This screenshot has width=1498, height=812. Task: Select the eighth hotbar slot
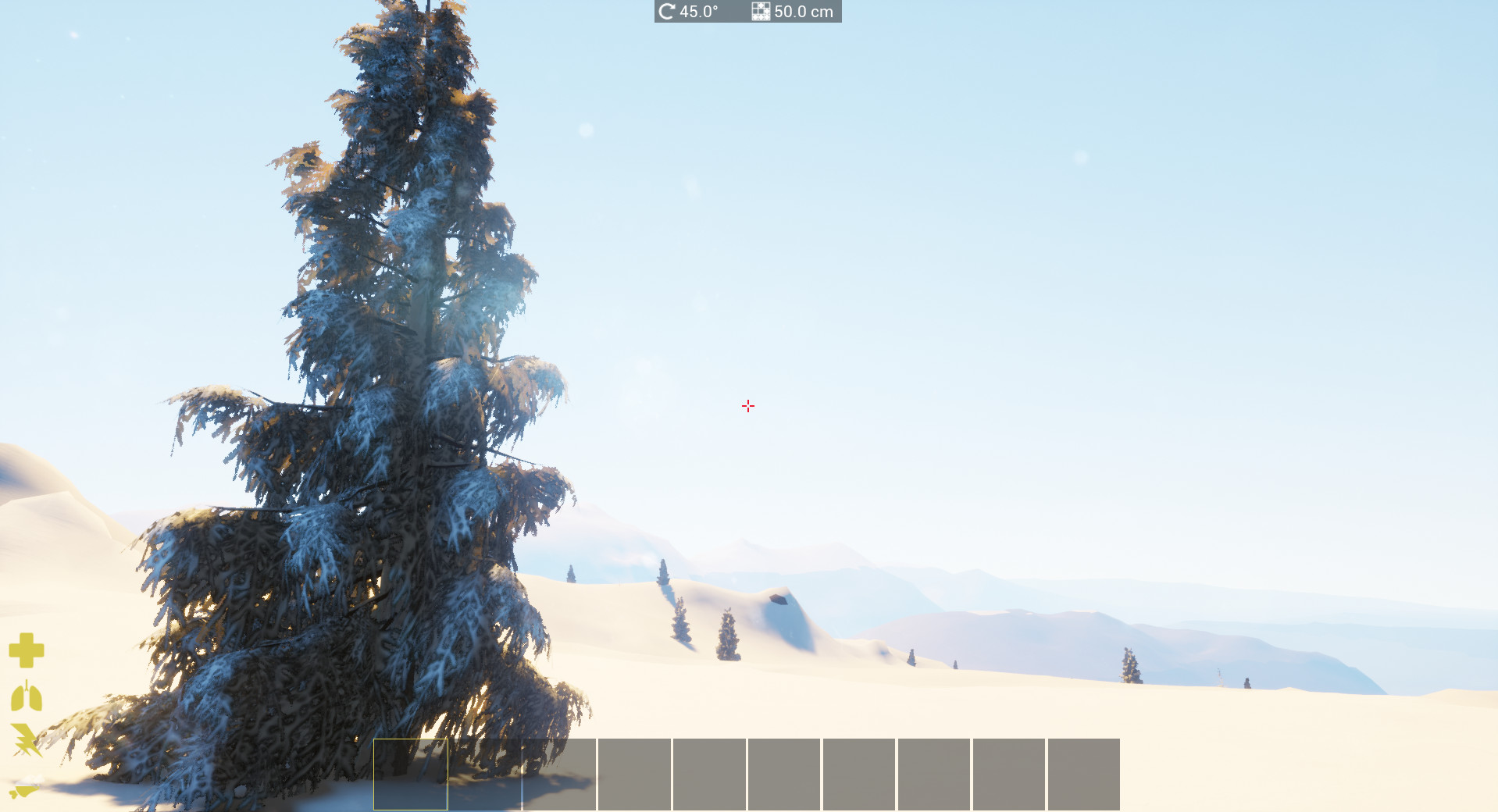pyautogui.click(x=935, y=774)
